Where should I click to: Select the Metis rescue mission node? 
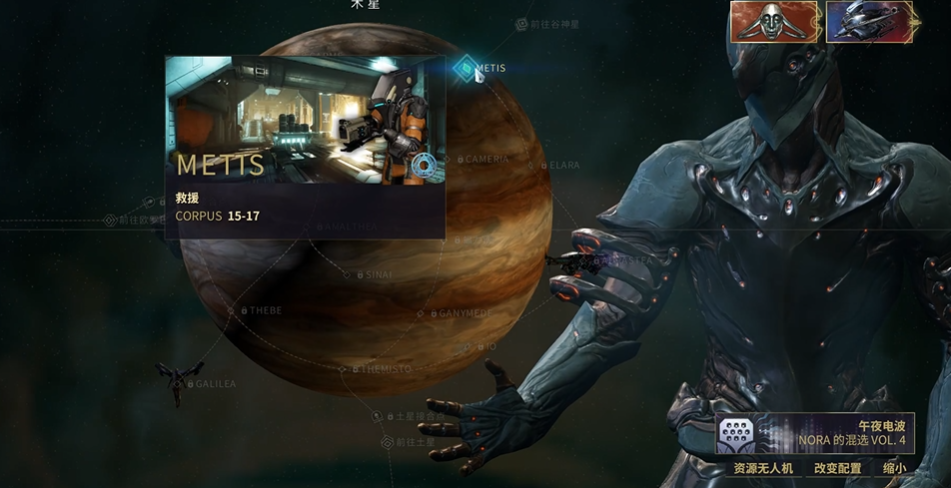click(x=466, y=68)
